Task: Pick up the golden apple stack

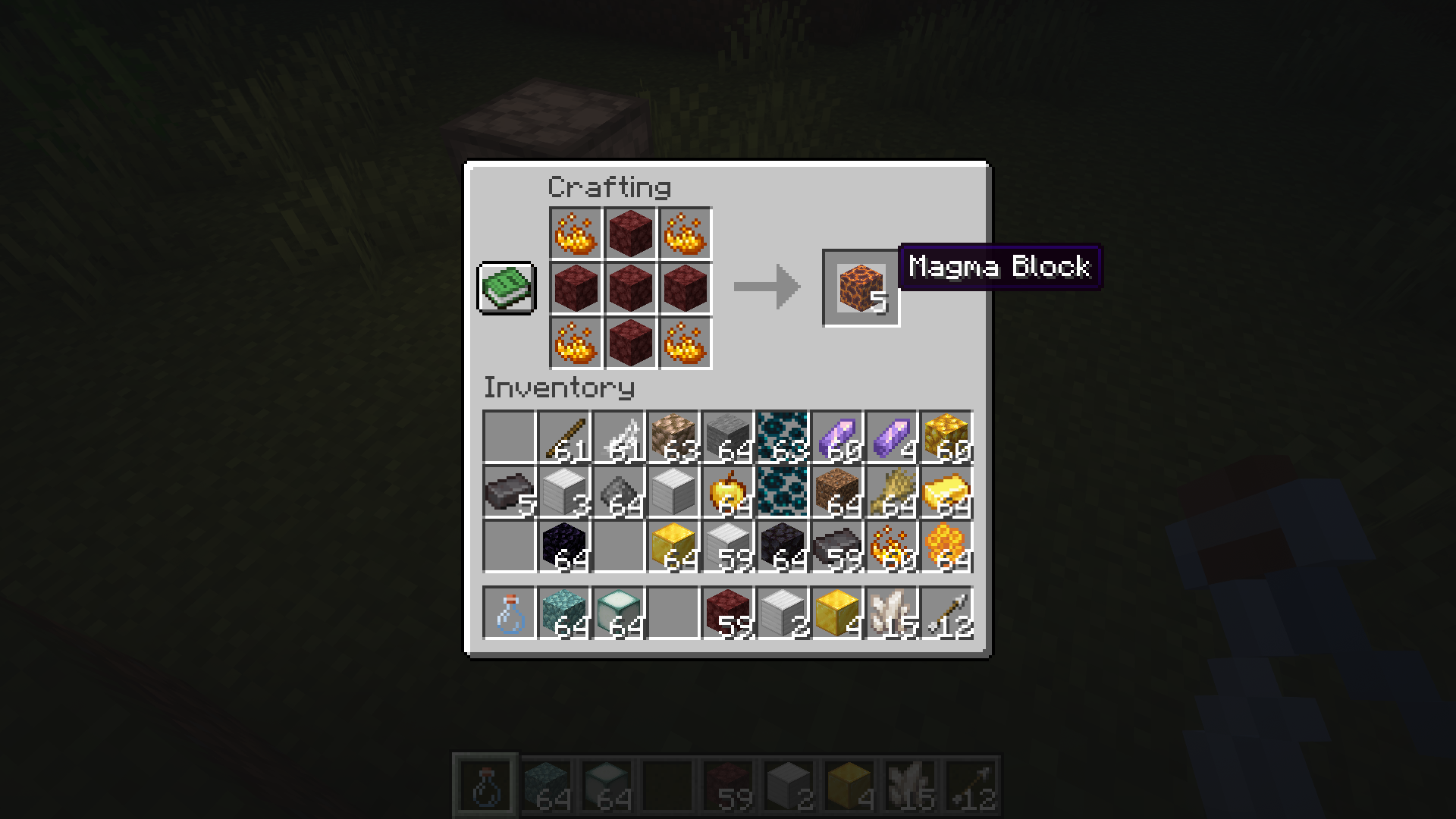Action: coord(728,492)
